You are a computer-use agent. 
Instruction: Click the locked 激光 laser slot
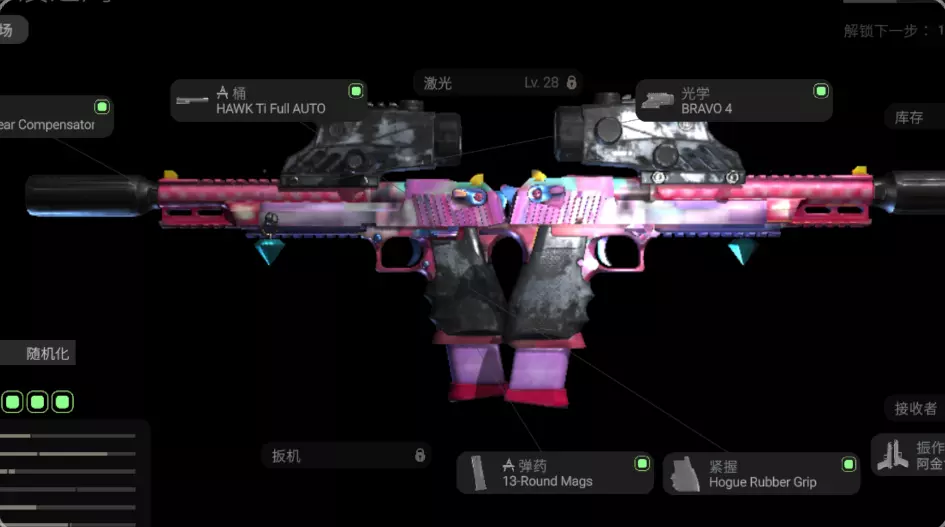tap(498, 83)
